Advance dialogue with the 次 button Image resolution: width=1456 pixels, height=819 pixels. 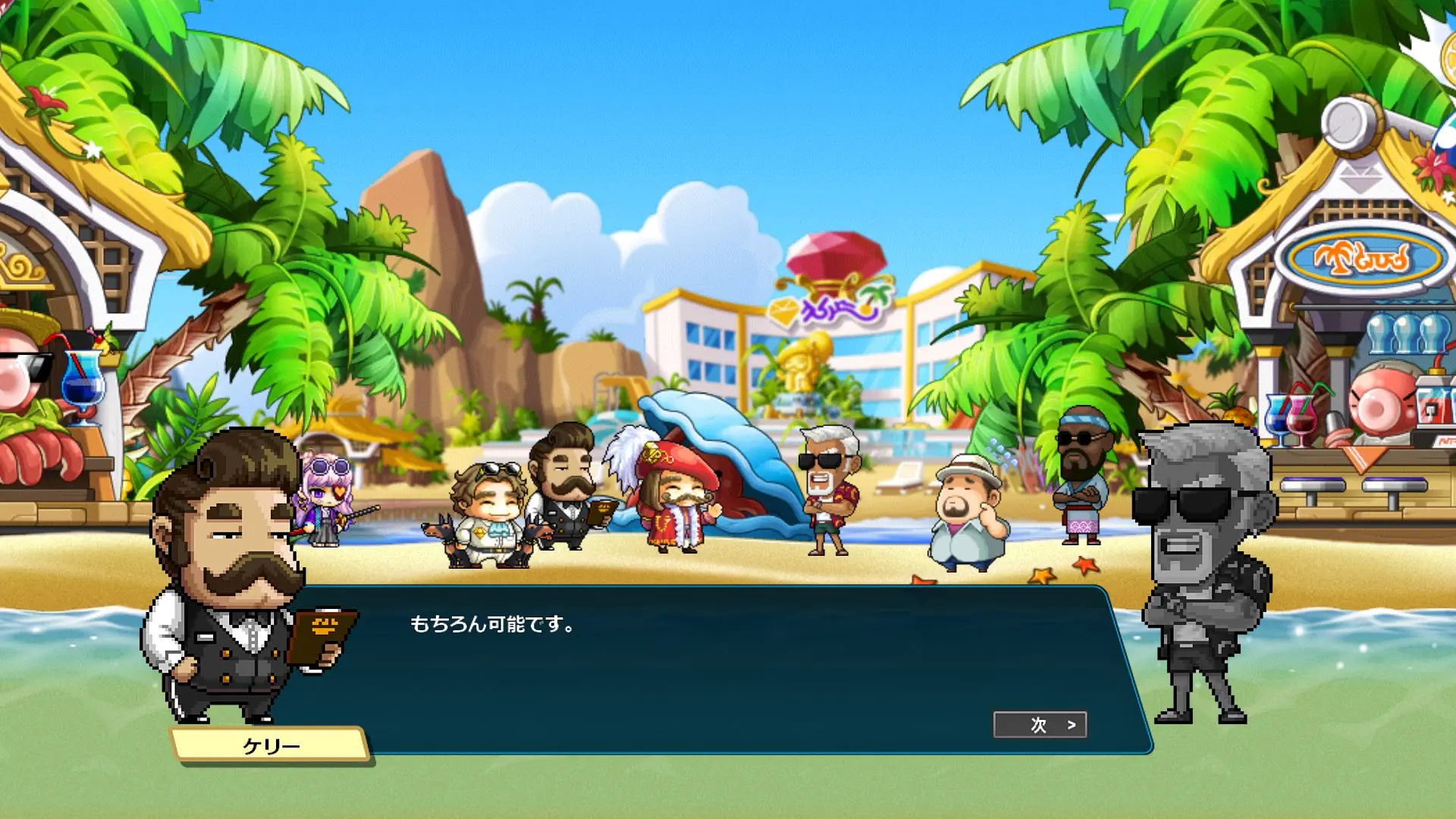(1040, 725)
